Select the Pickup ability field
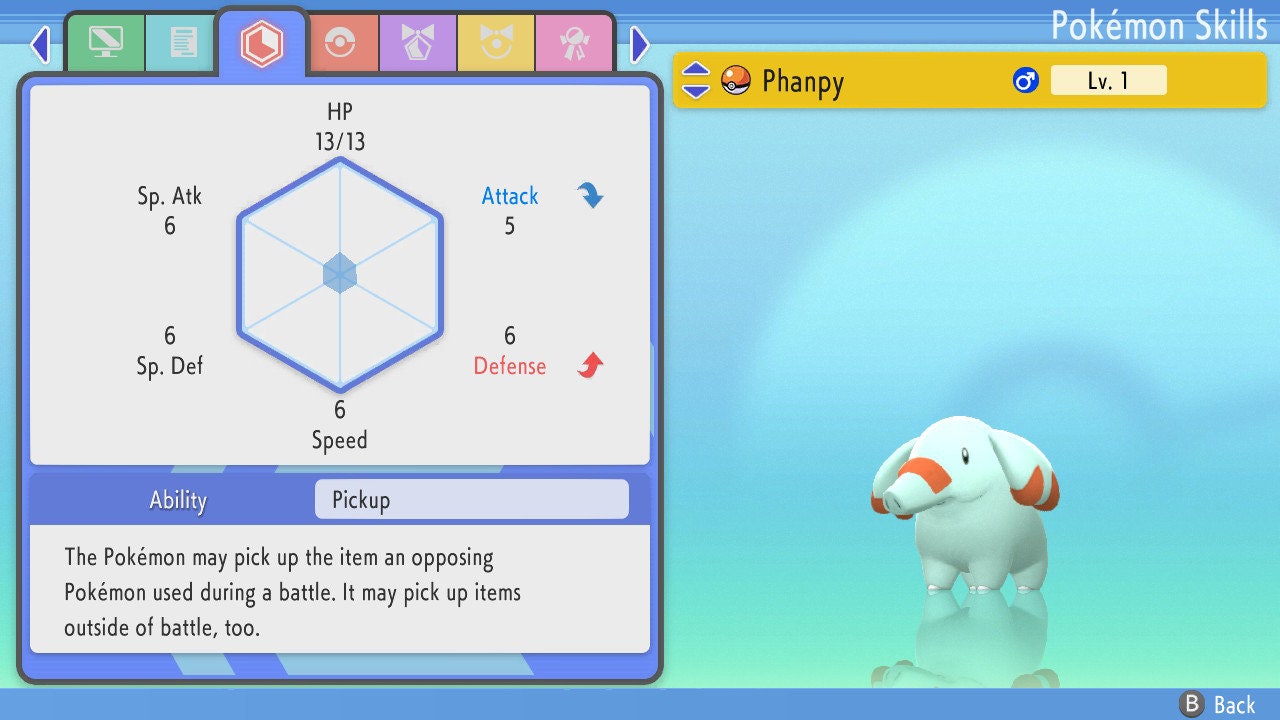 (x=471, y=500)
